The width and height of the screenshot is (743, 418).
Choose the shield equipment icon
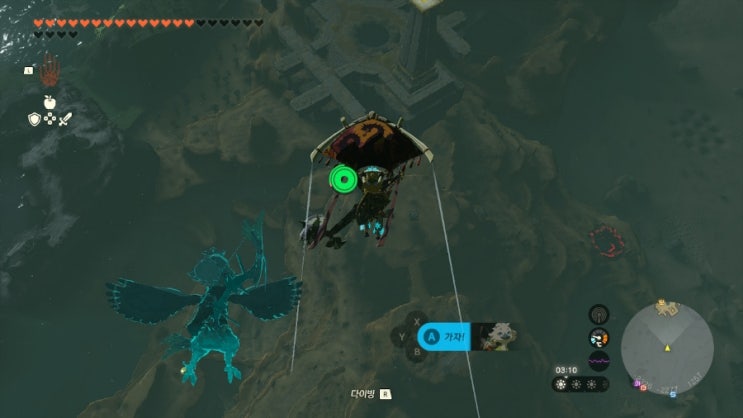[33, 119]
